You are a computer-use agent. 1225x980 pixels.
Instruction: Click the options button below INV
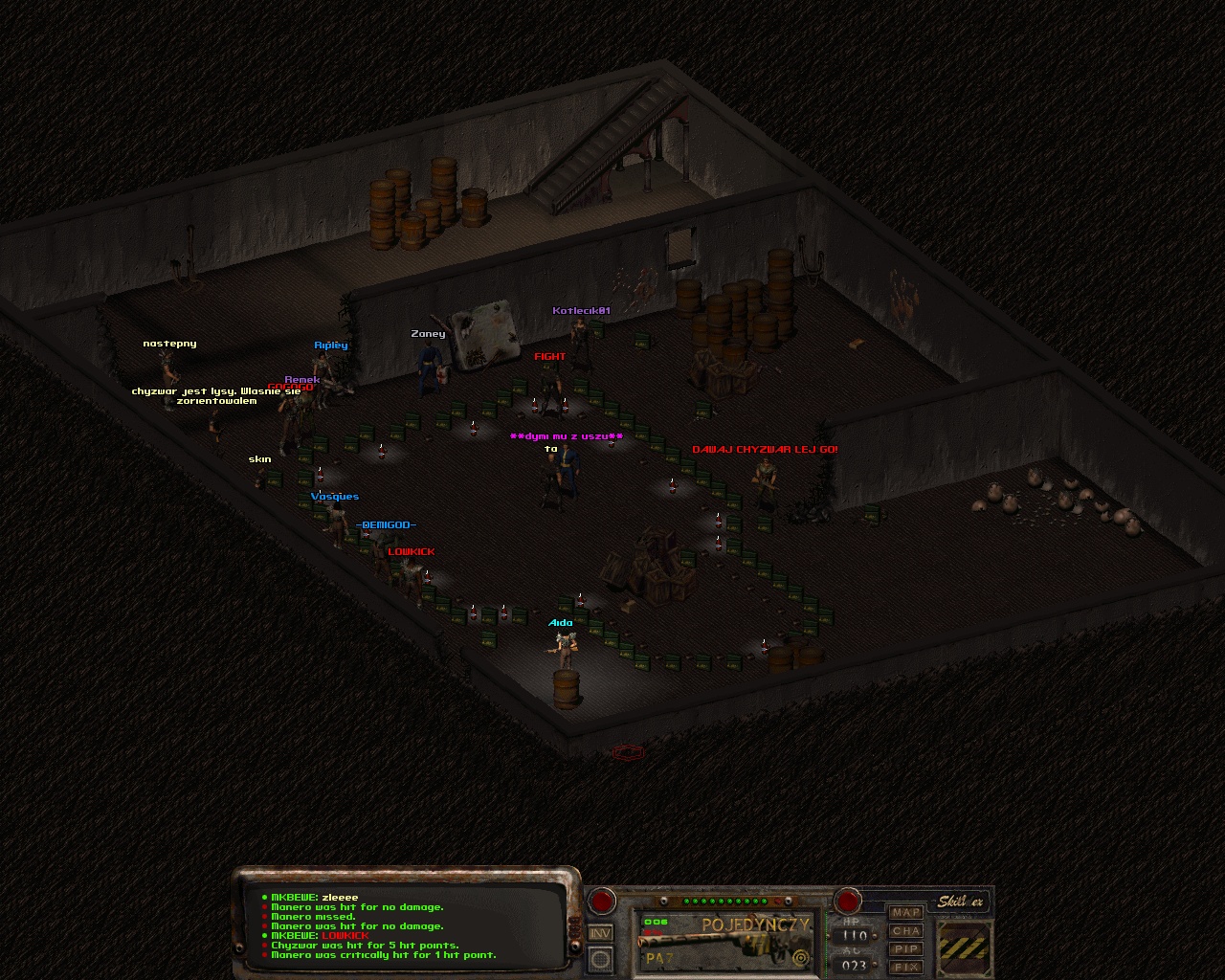(600, 957)
